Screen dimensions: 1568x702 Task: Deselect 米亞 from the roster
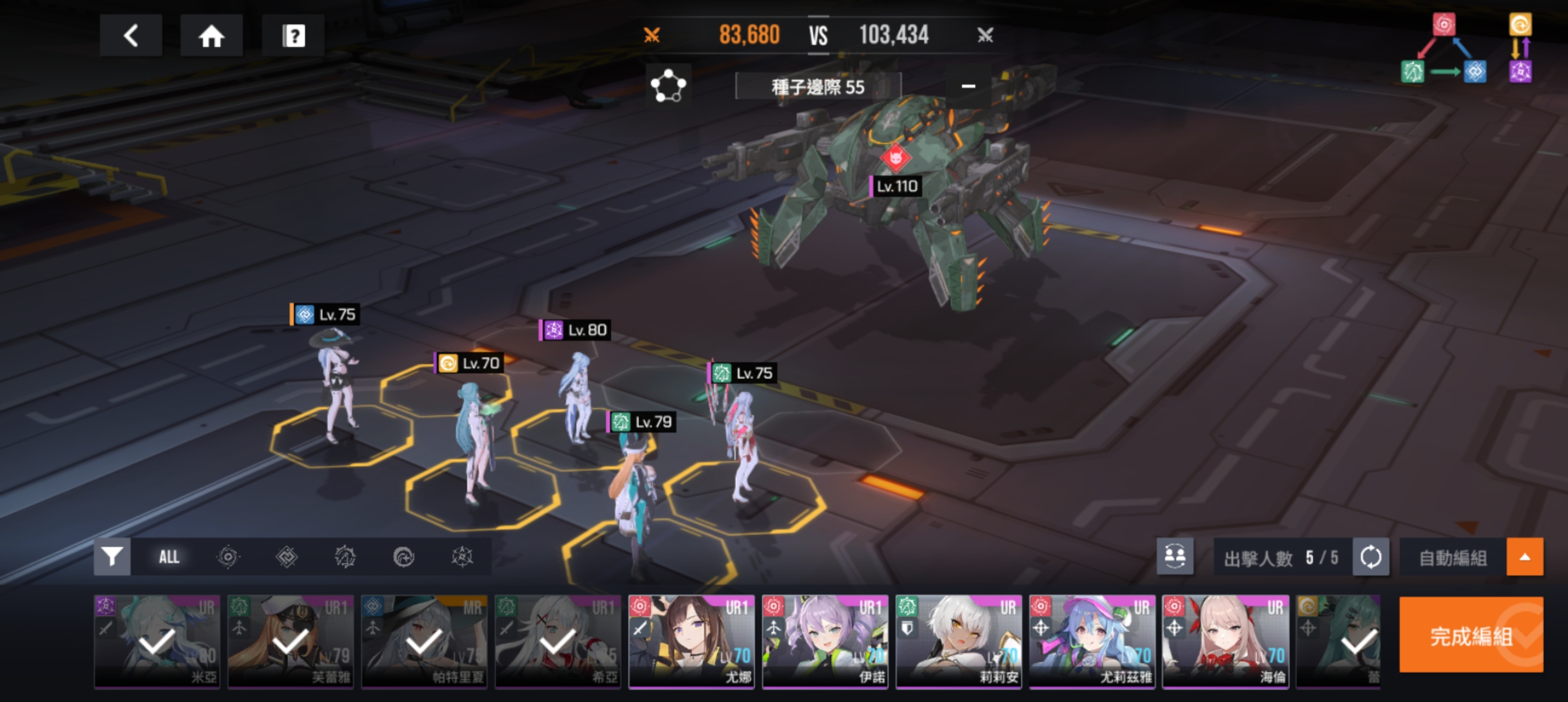click(157, 642)
